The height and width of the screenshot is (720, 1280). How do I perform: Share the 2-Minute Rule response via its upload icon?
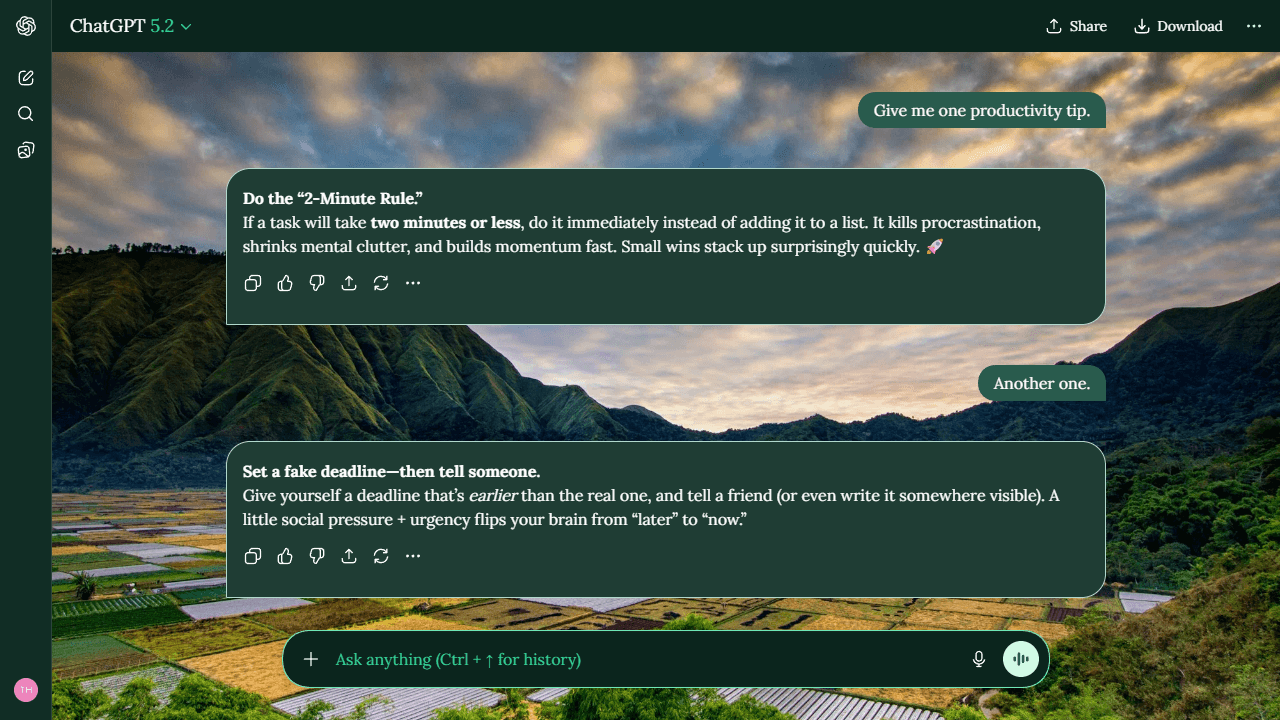tap(349, 283)
